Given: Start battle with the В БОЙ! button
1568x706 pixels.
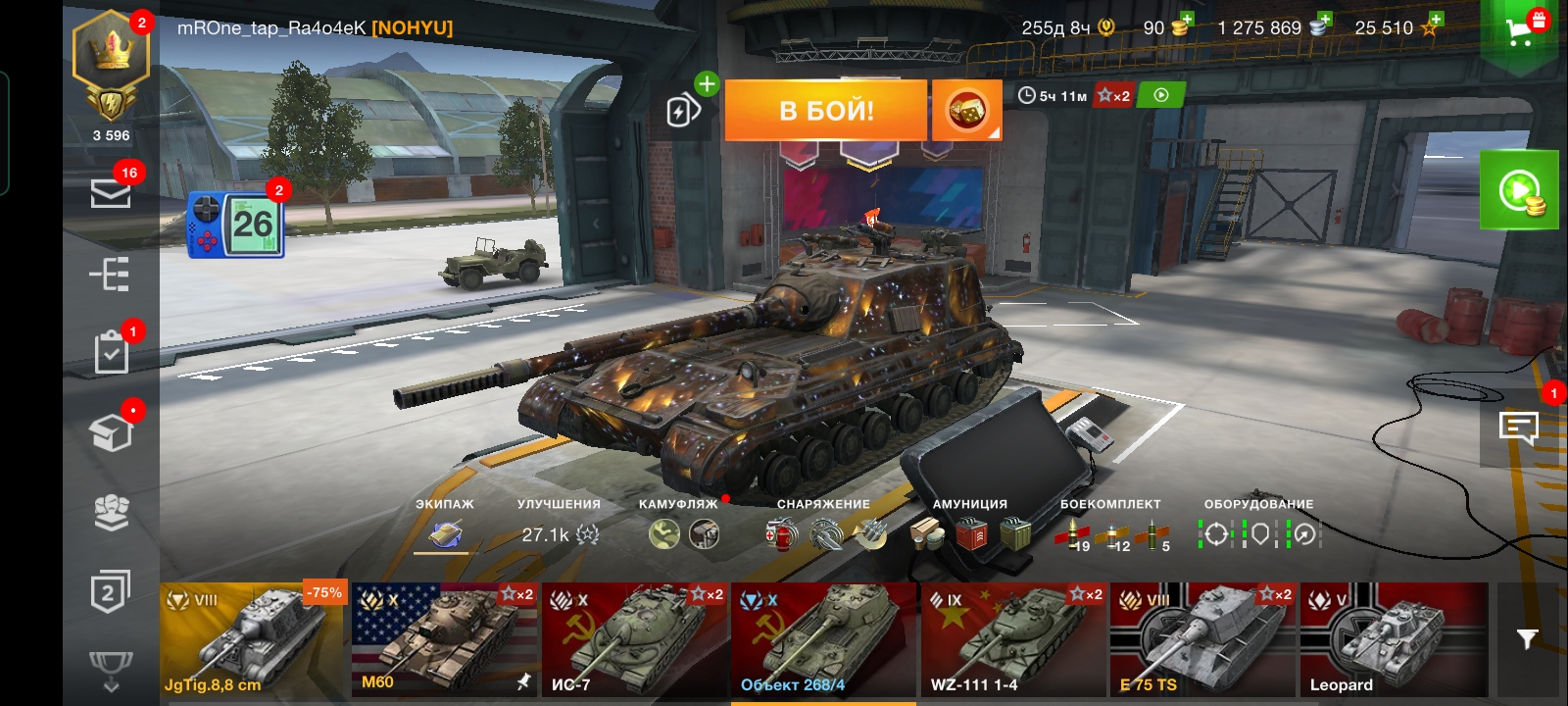Looking at the screenshot, I should point(825,110).
